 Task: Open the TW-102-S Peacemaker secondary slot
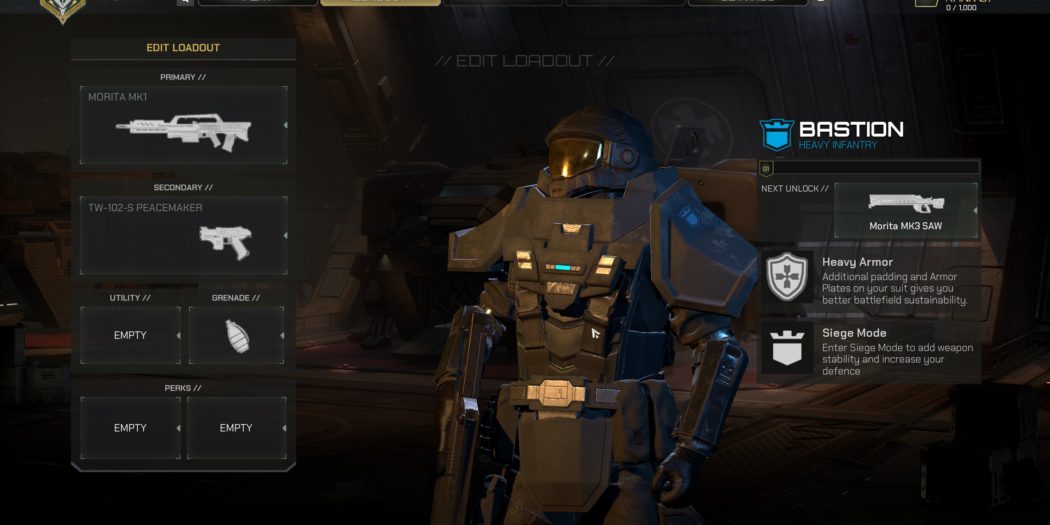[x=183, y=235]
